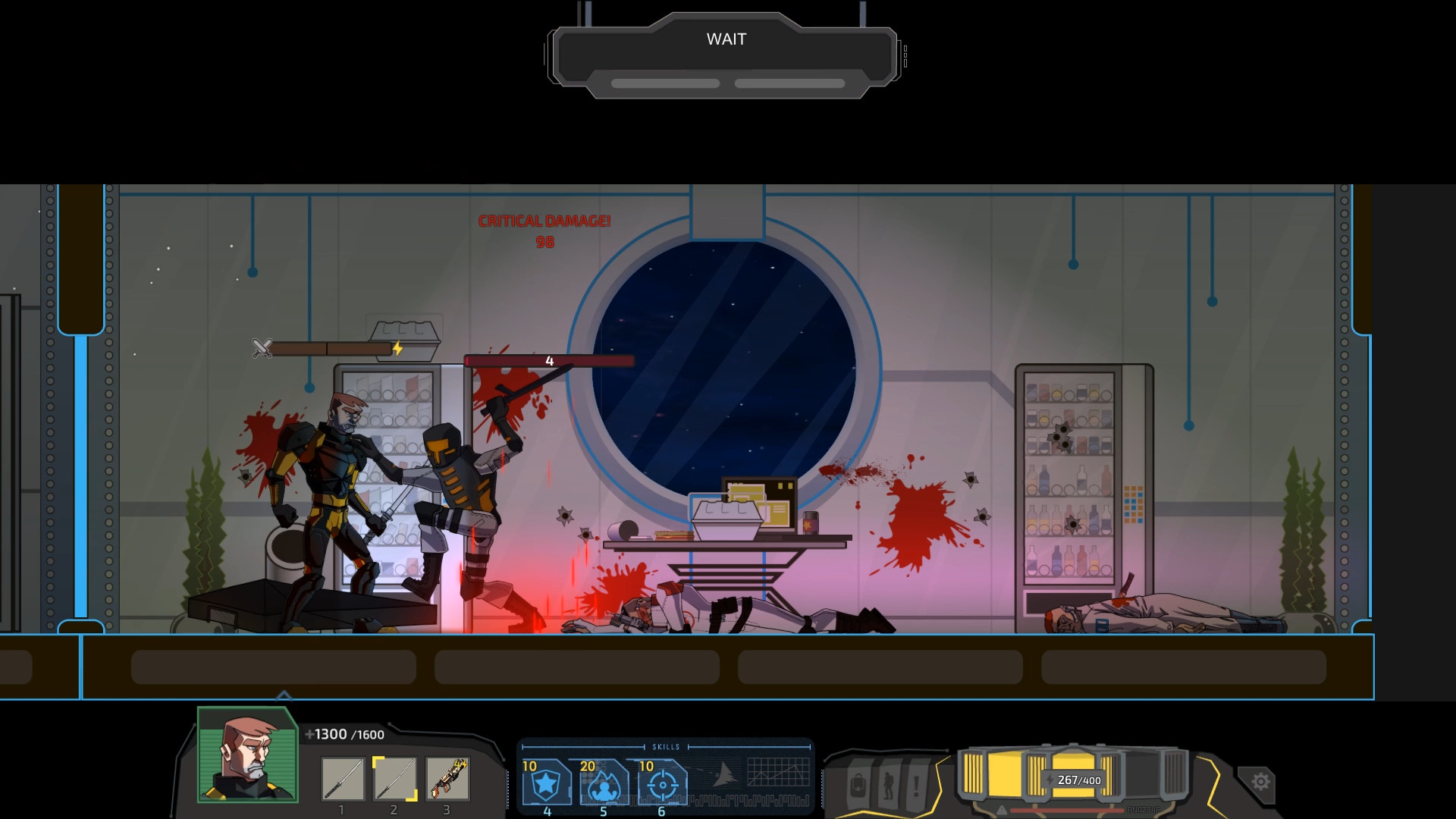Click the enemy health bar showing 4
This screenshot has height=819, width=1456.
(x=550, y=360)
